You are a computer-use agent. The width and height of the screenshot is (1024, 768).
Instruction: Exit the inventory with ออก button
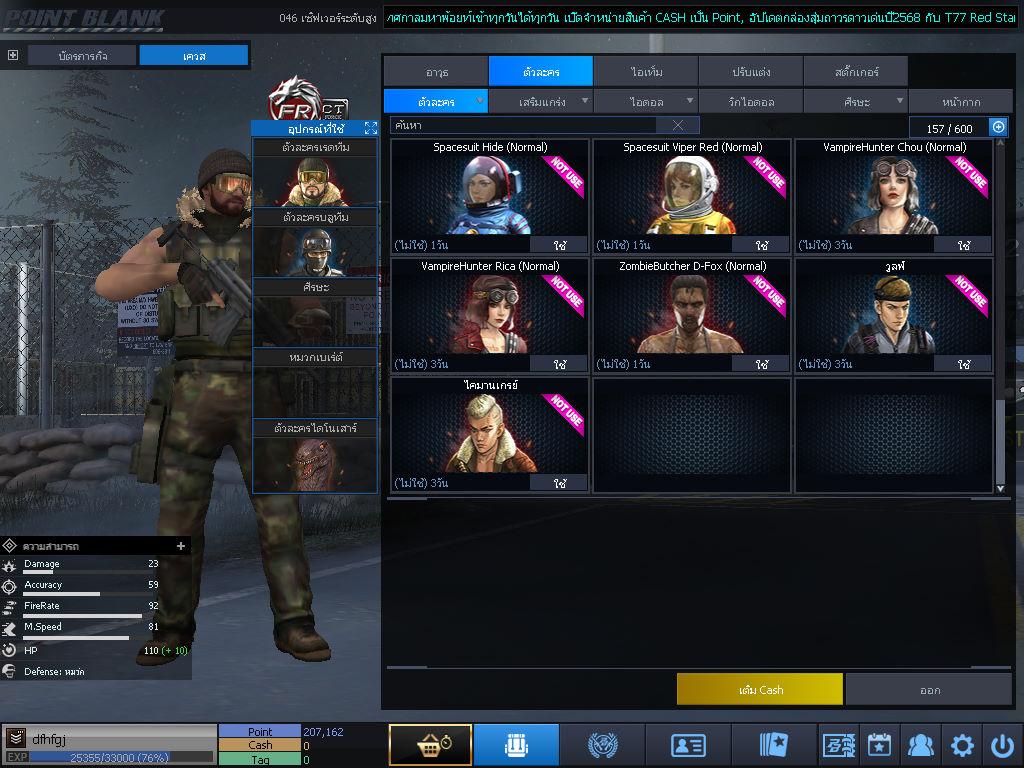929,689
